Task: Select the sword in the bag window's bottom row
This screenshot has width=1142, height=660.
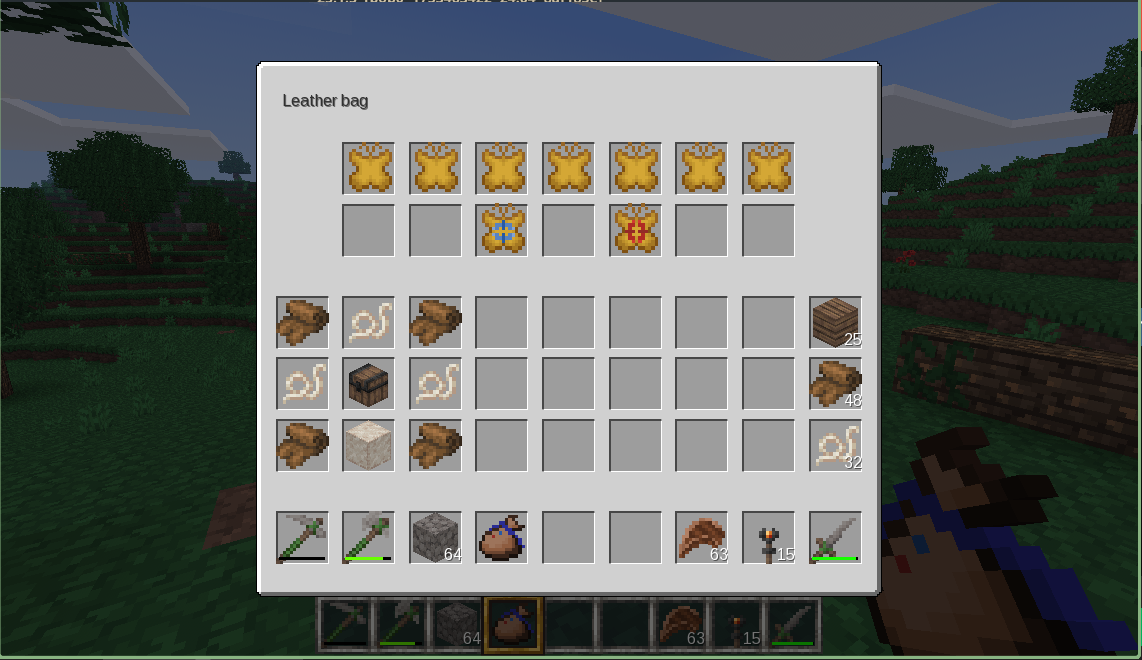Action: coord(835,537)
